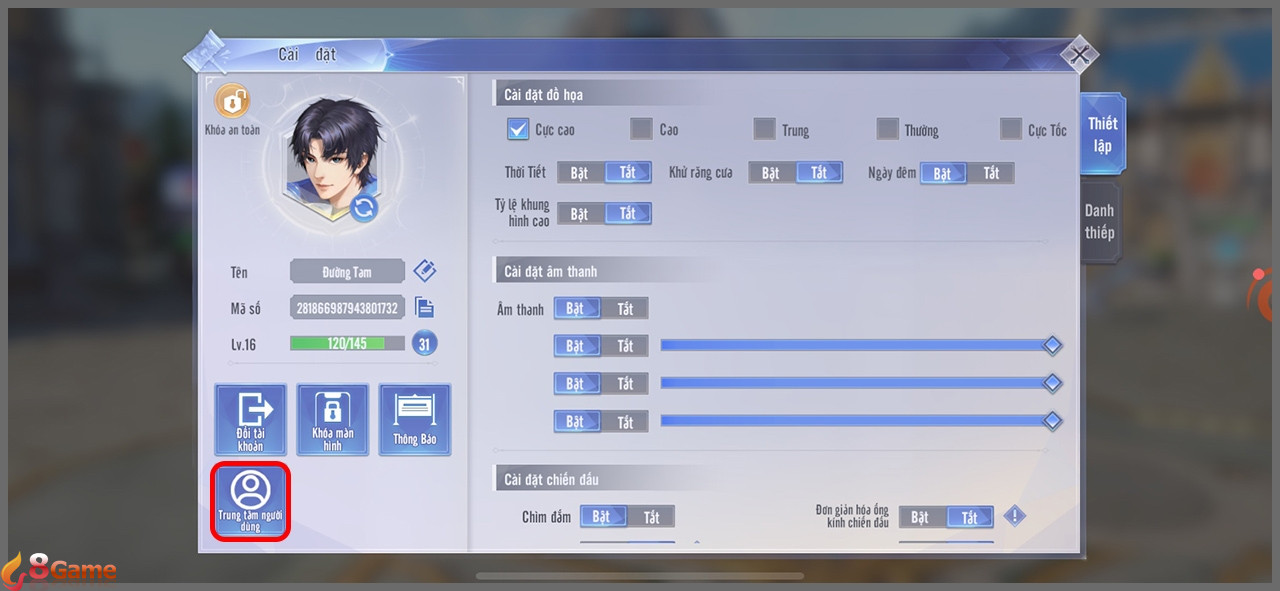1280x591 pixels.
Task: Click the avatar refresh arrows icon
Action: tap(364, 208)
